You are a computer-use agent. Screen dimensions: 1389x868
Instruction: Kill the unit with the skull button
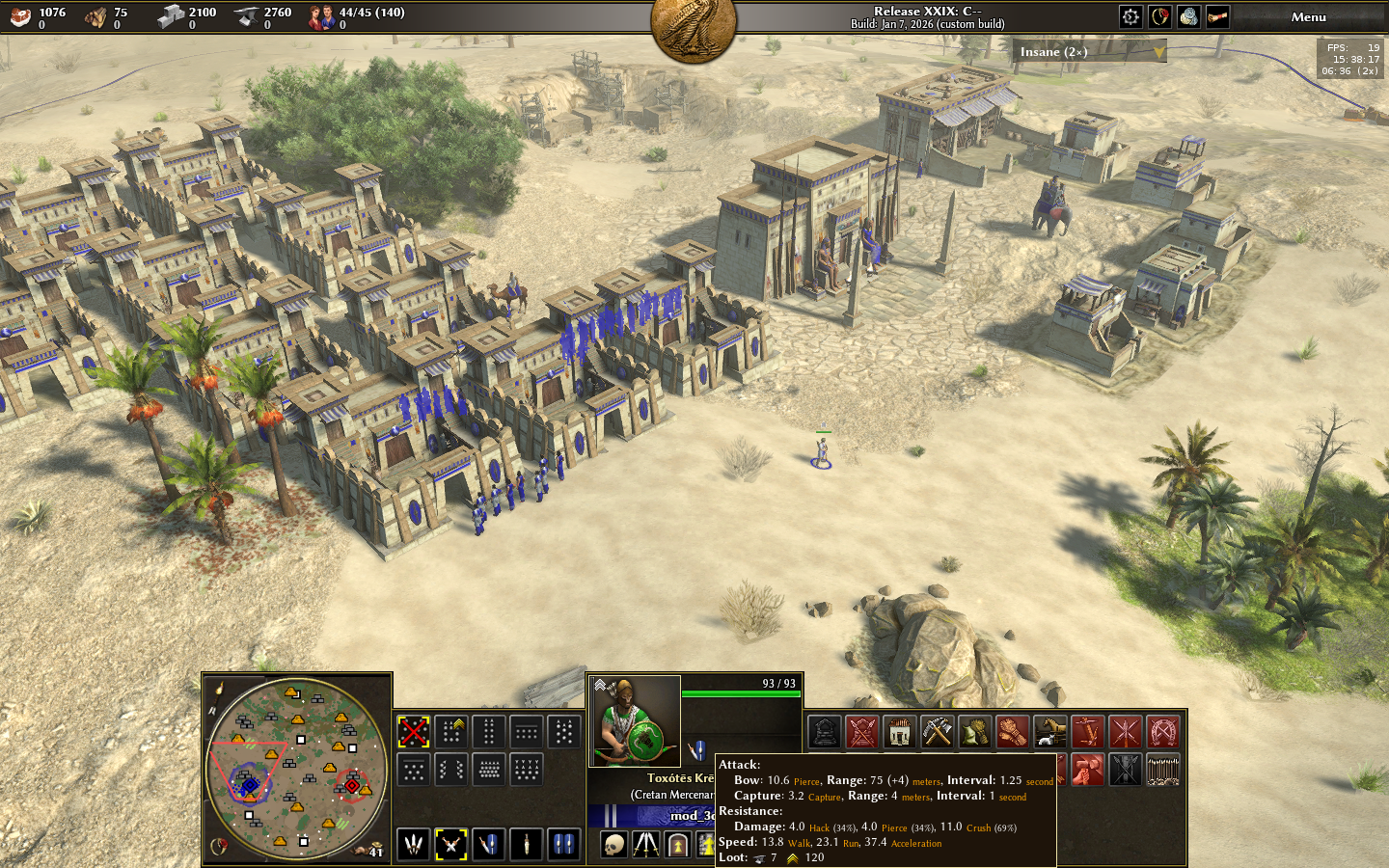pyautogui.click(x=613, y=846)
